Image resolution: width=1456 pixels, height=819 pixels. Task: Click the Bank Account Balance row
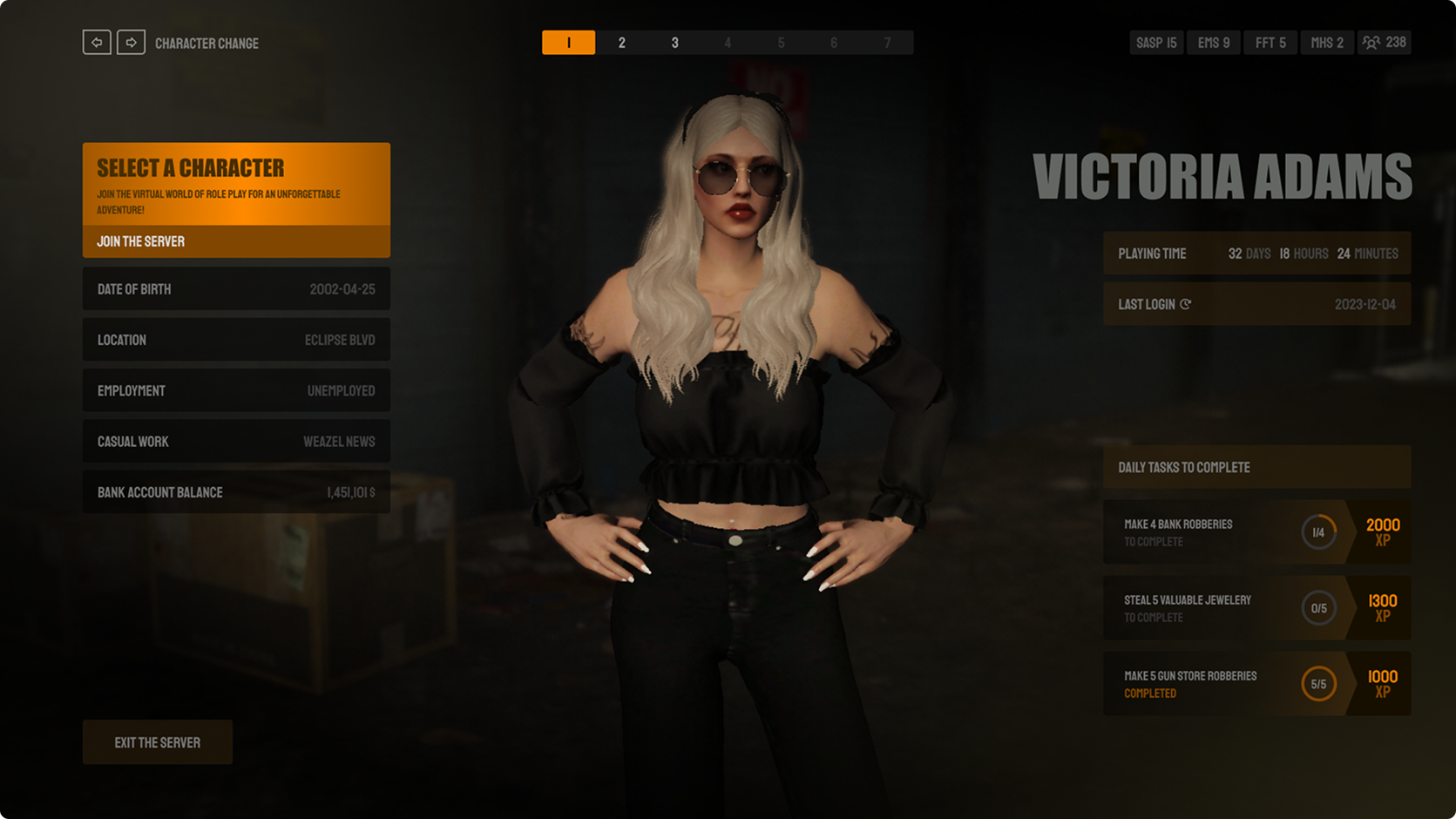(x=236, y=492)
